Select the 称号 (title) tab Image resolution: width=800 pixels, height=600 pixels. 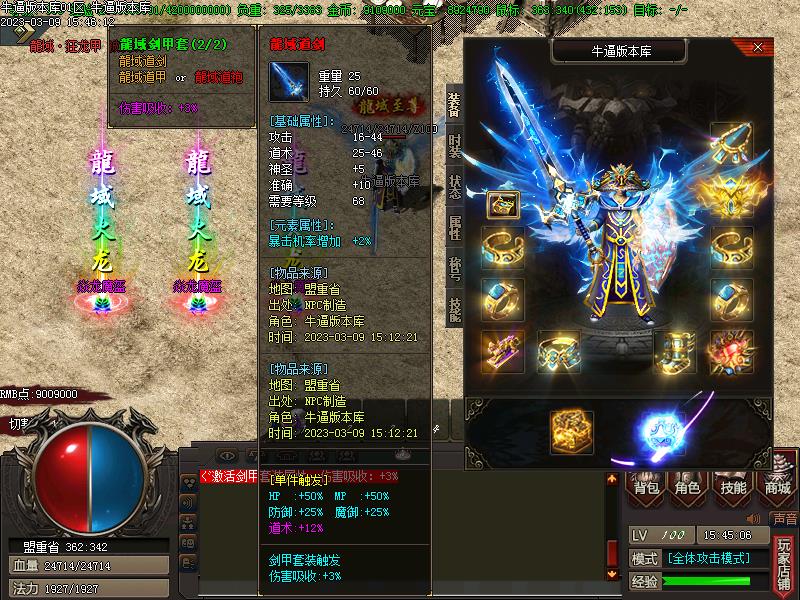coord(455,269)
